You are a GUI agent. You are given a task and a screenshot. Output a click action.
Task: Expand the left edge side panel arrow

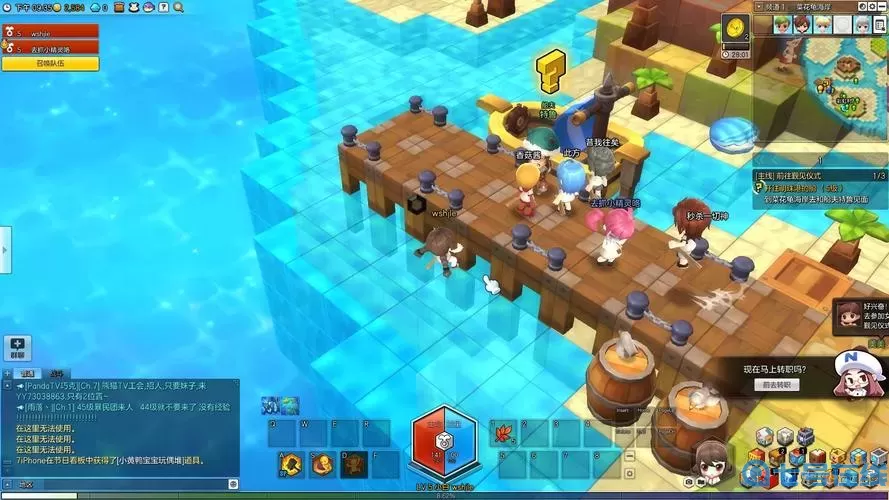[x=4, y=243]
